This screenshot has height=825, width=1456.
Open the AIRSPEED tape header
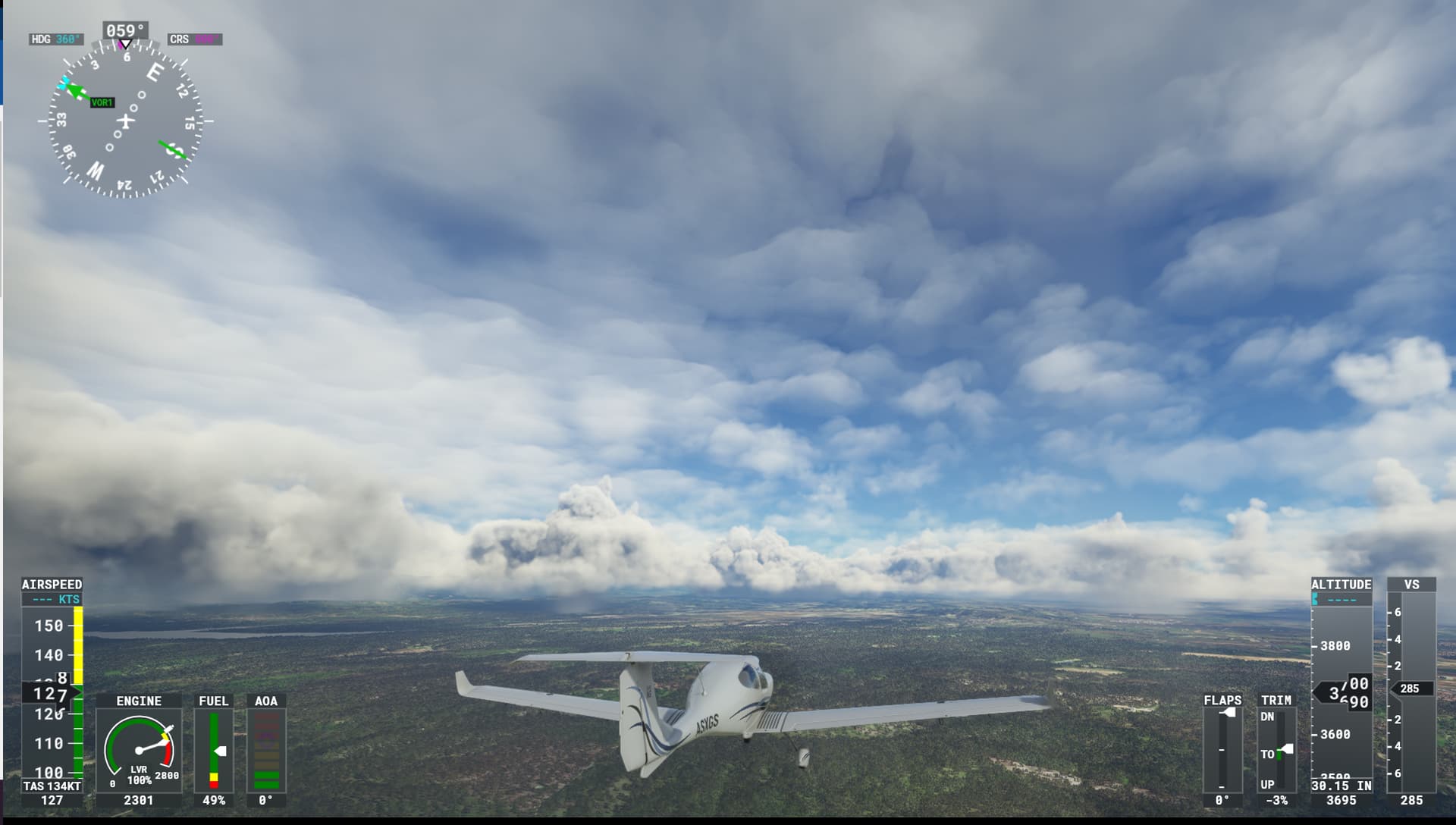pyautogui.click(x=52, y=585)
